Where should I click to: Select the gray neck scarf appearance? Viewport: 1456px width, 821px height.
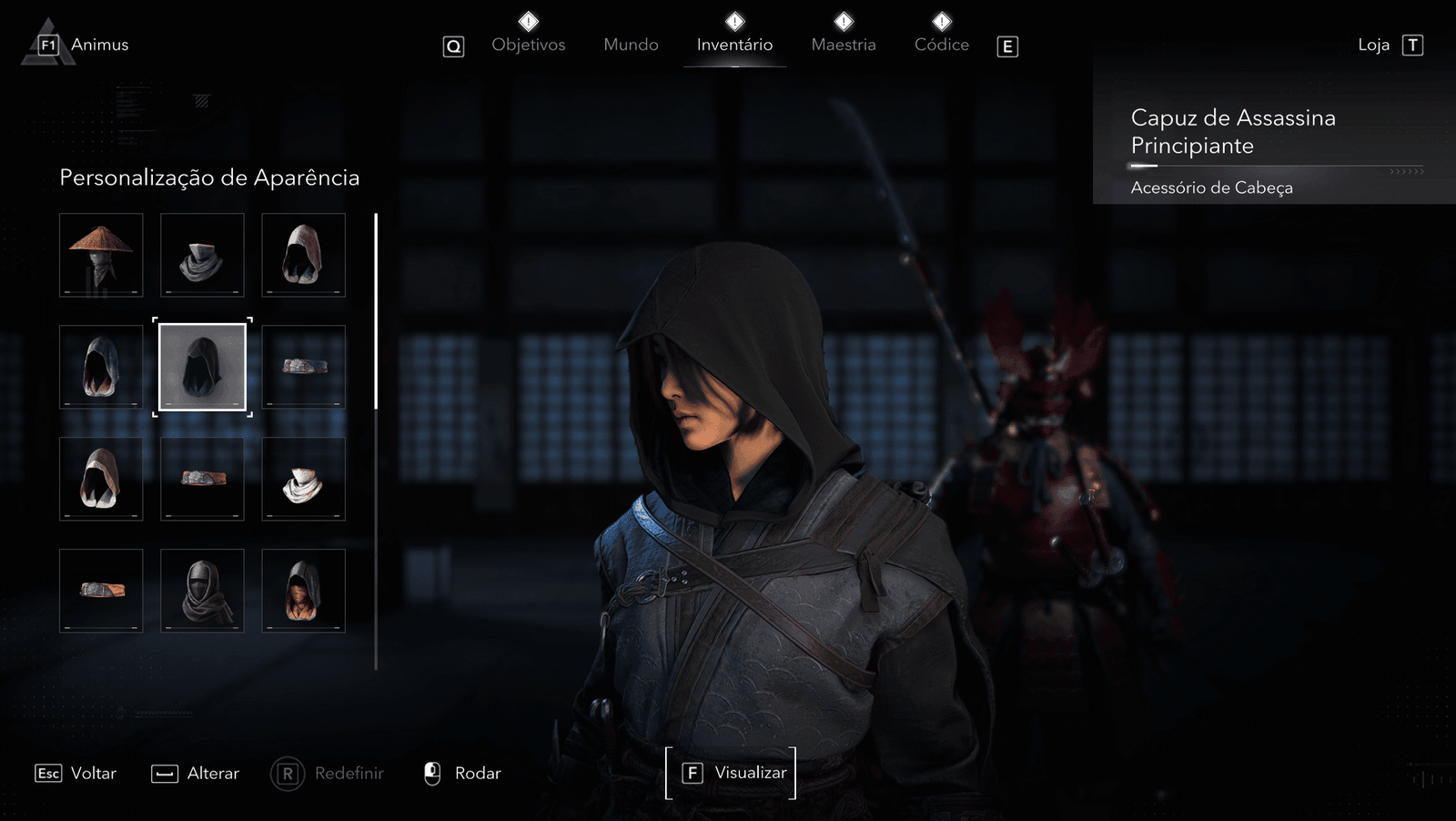[202, 255]
